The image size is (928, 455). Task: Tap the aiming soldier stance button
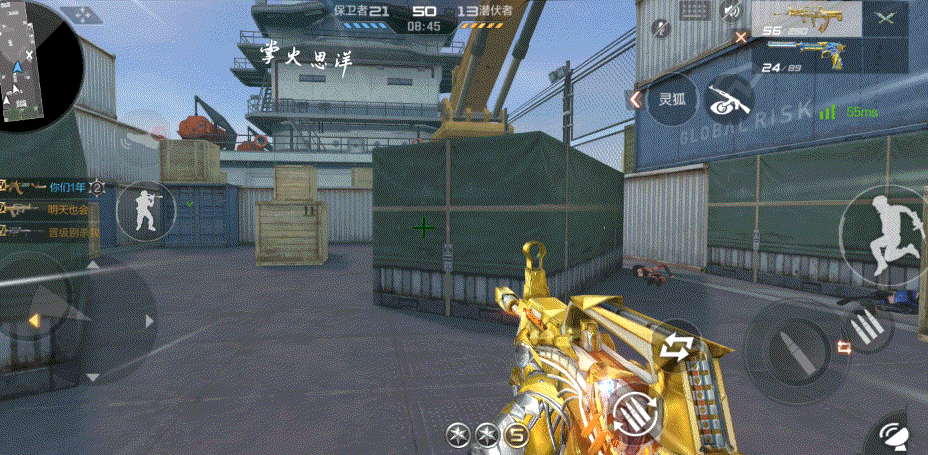[x=144, y=212]
